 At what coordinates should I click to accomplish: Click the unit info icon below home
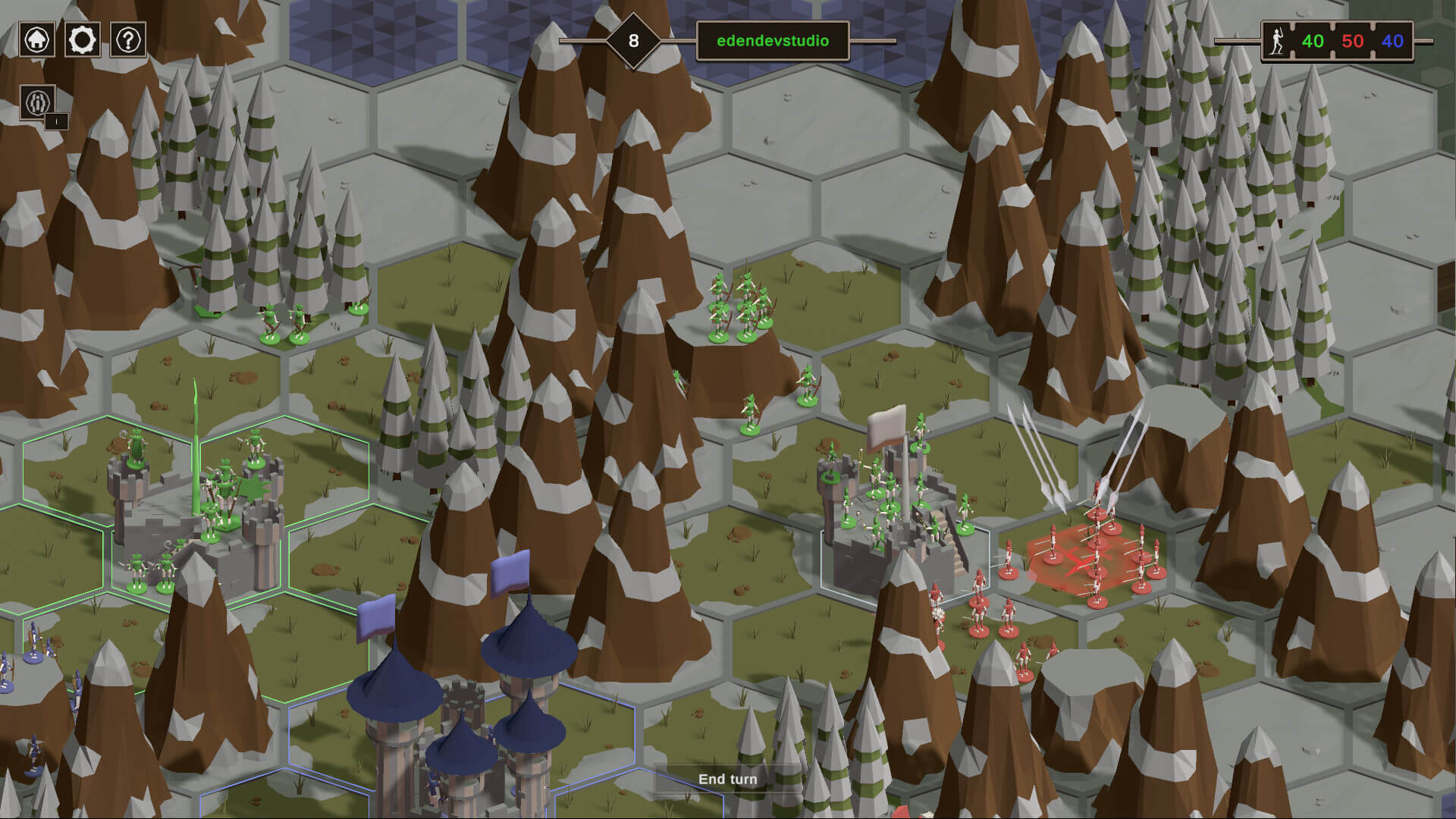pos(38,102)
